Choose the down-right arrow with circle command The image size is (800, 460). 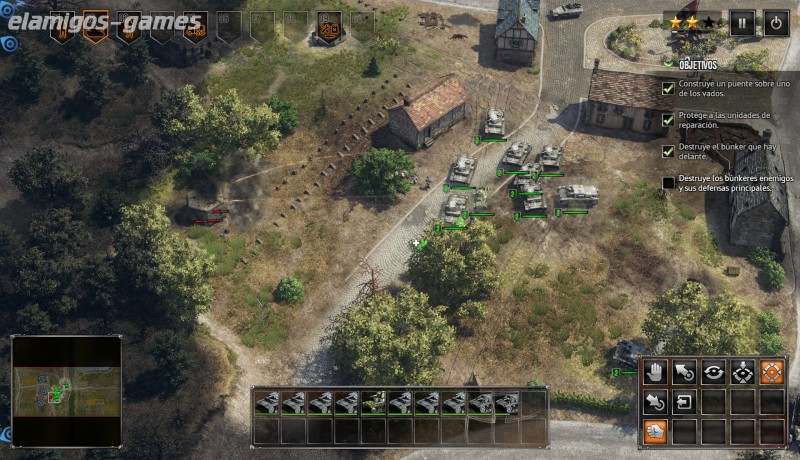(655, 402)
